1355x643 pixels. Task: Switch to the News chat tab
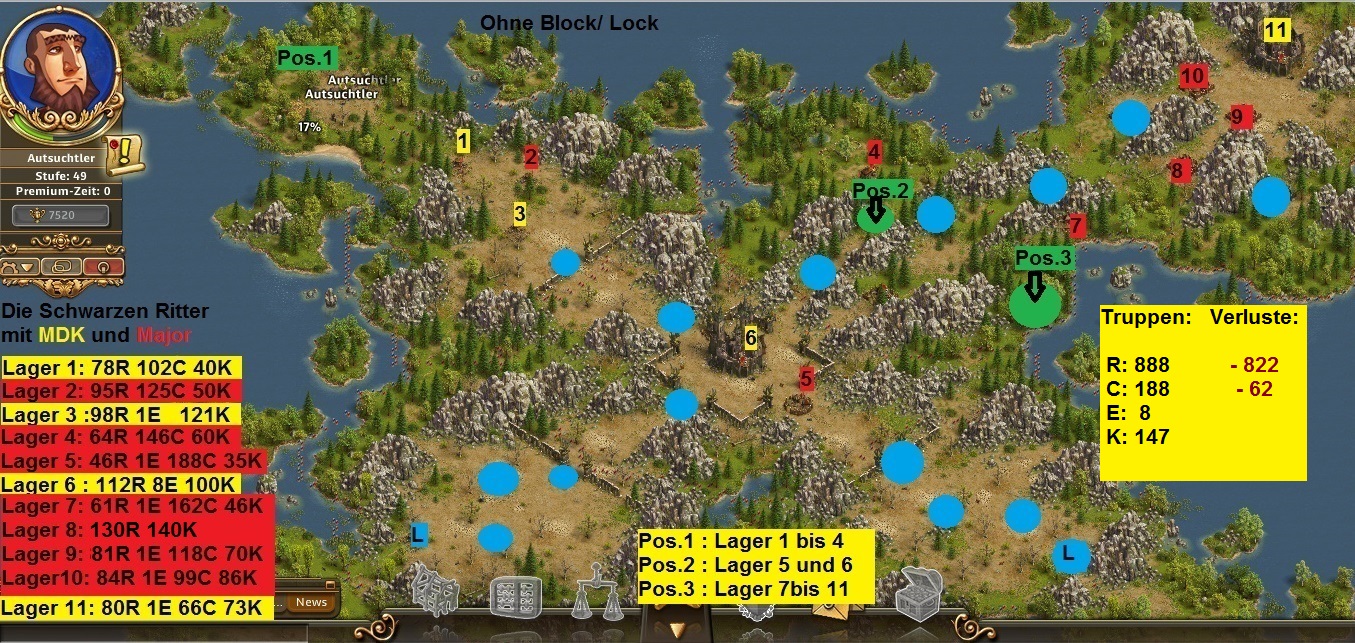click(x=311, y=602)
